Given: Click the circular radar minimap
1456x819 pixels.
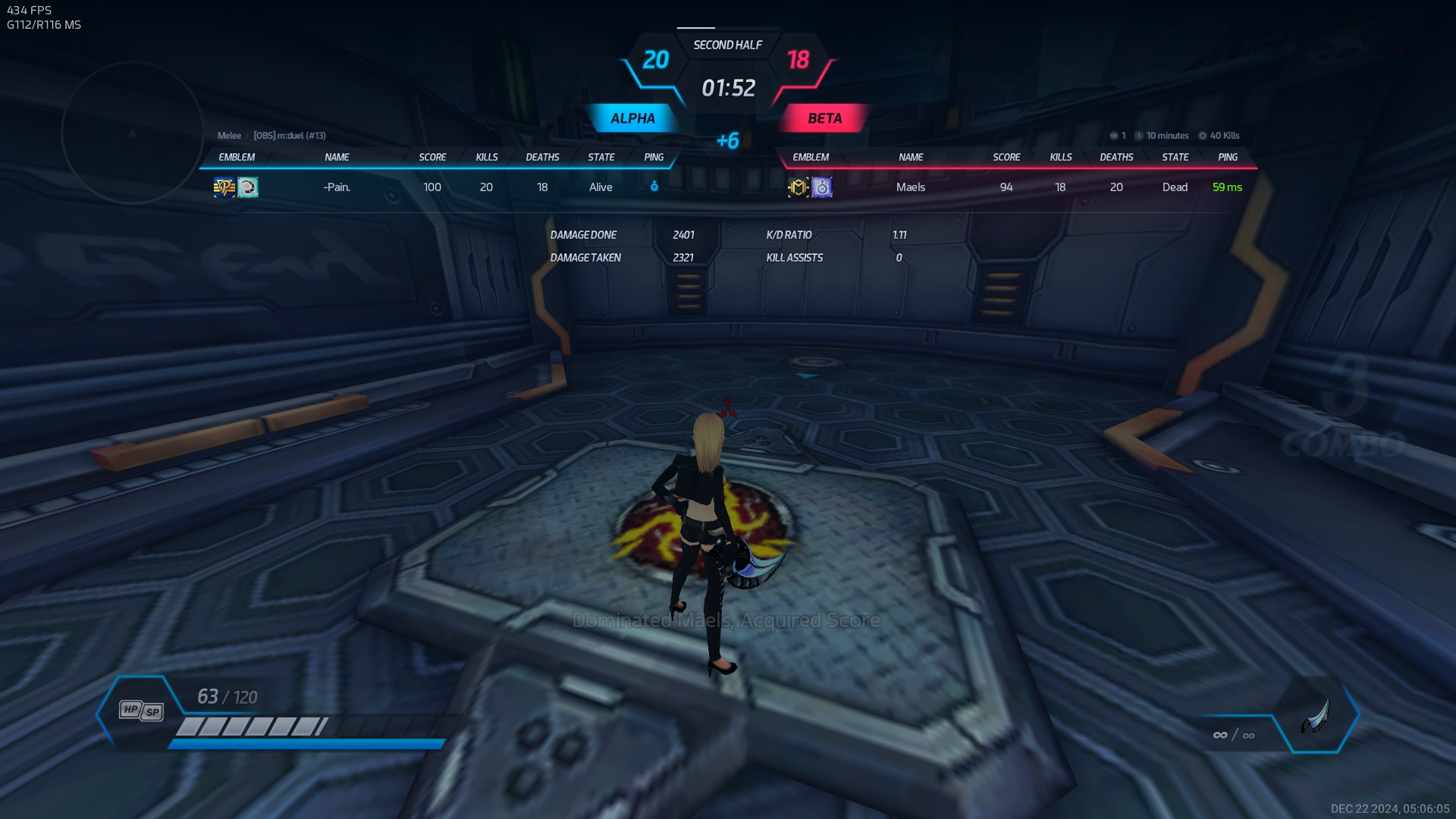Looking at the screenshot, I should coord(133,133).
